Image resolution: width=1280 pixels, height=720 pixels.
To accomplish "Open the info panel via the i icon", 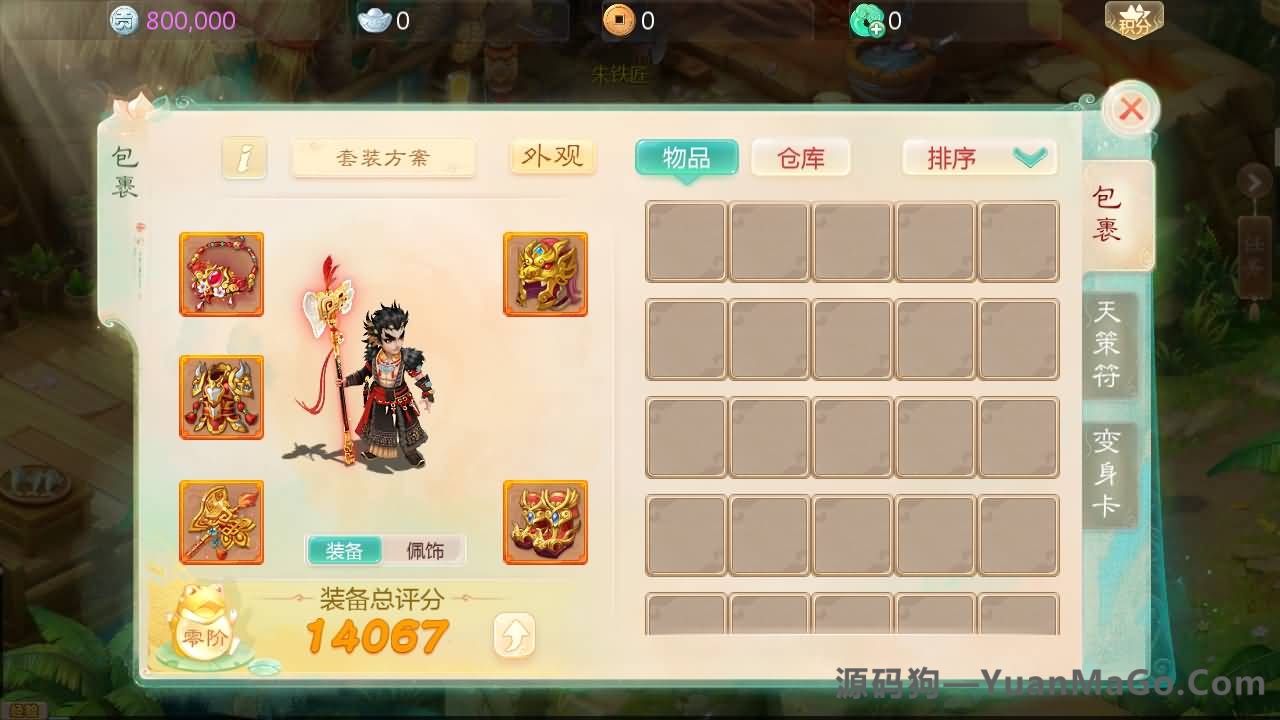I will tap(243, 157).
